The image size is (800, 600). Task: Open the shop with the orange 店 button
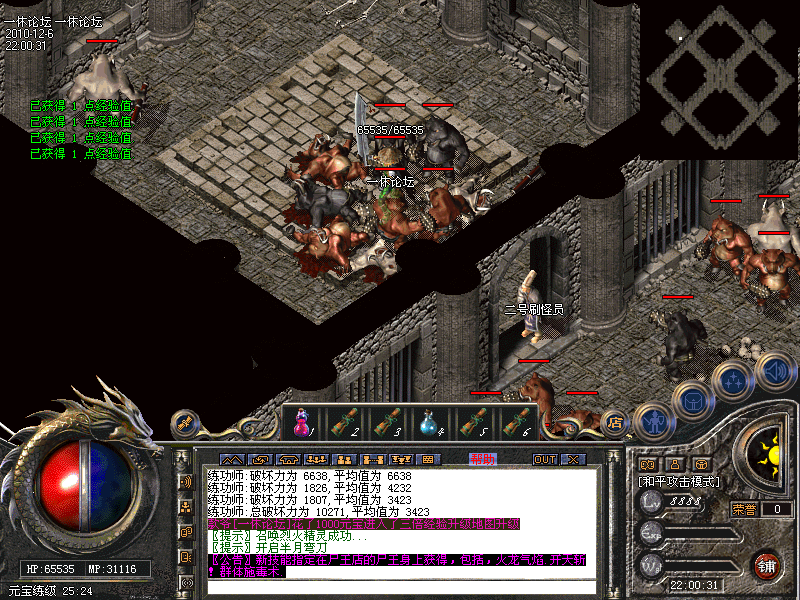pyautogui.click(x=616, y=423)
